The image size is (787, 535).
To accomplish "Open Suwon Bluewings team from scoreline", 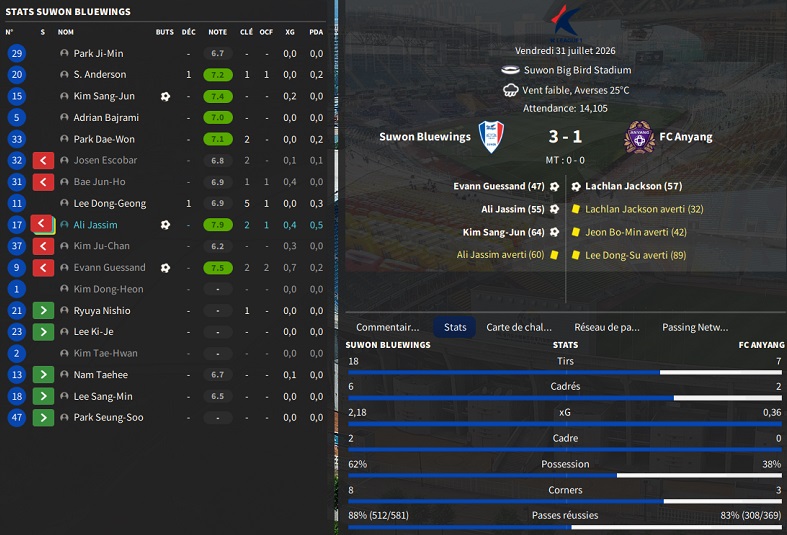I will click(425, 137).
